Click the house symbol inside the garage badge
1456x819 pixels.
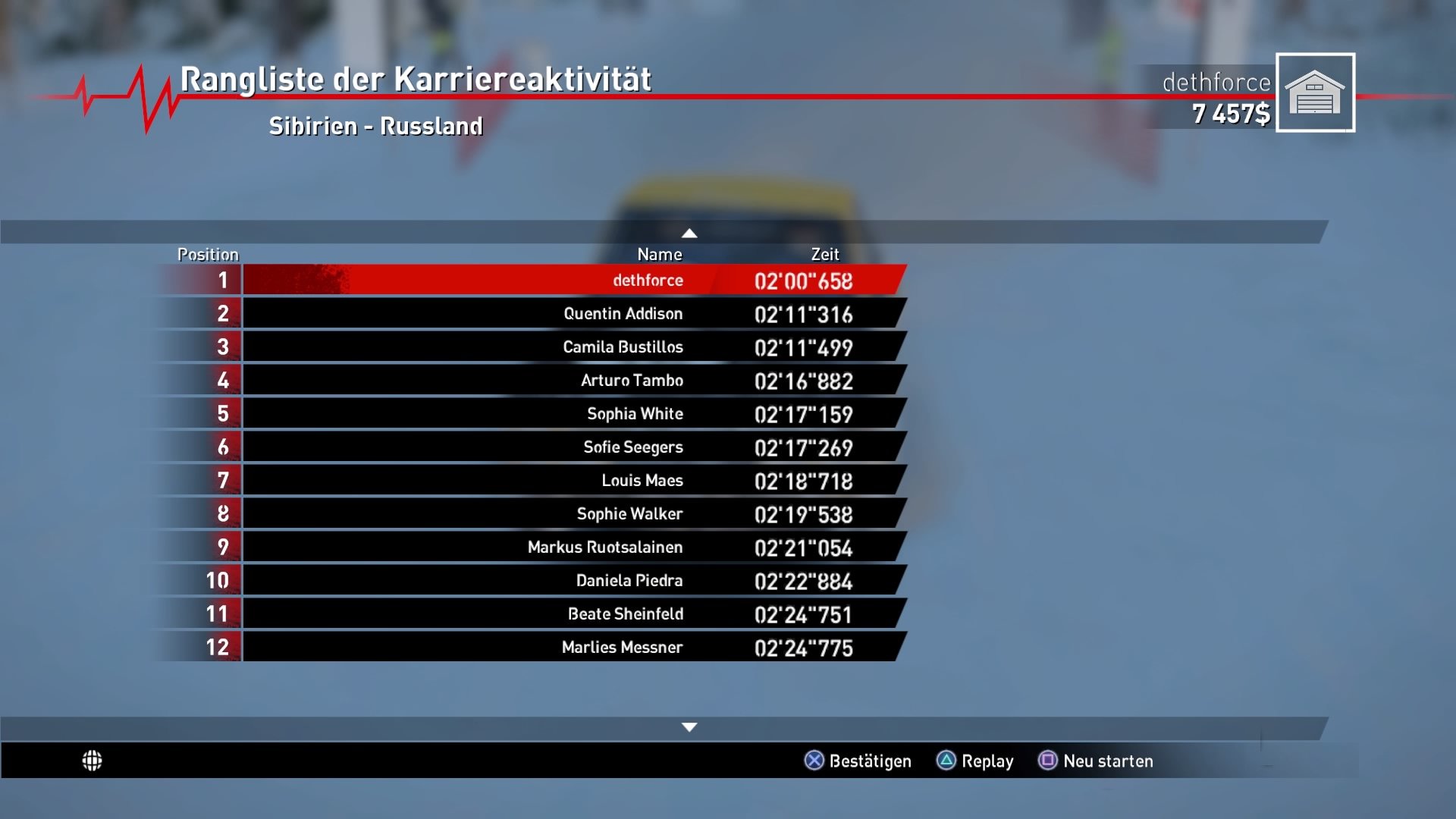1316,93
